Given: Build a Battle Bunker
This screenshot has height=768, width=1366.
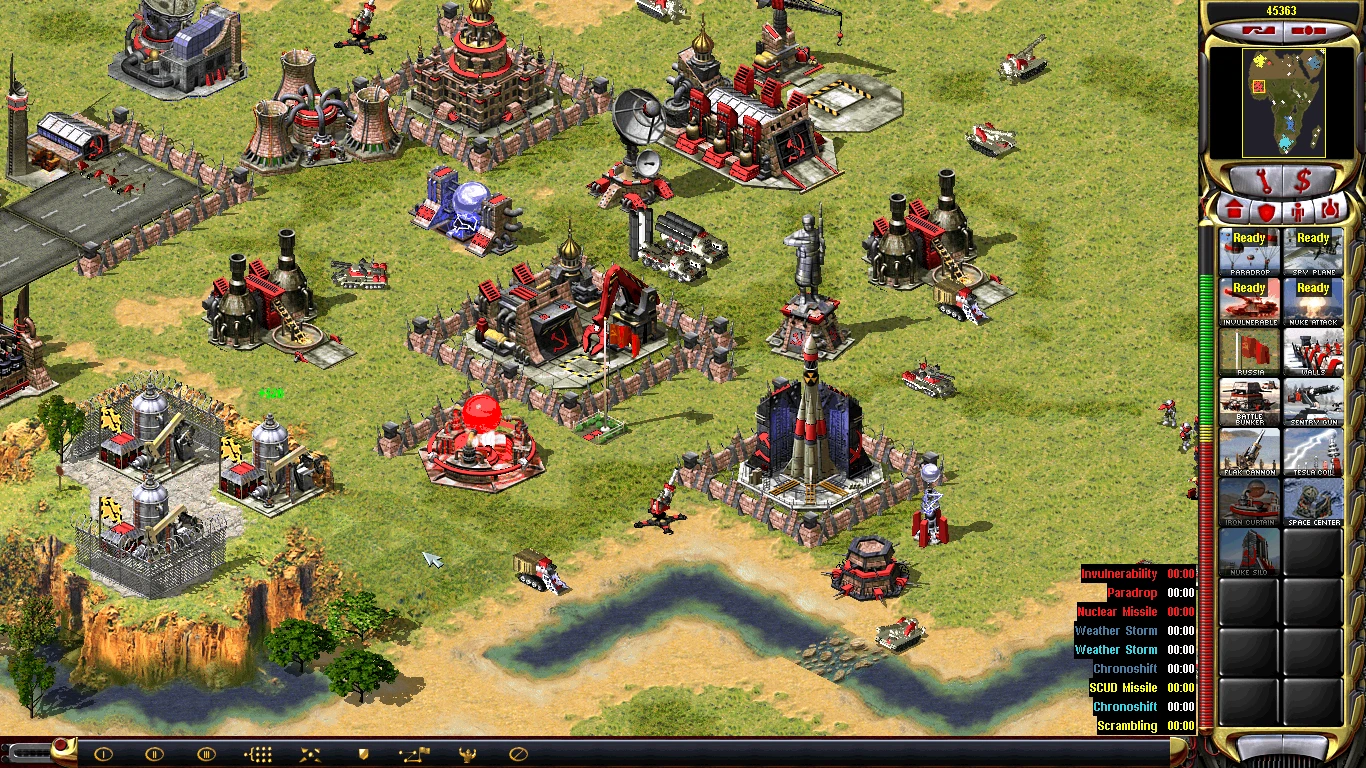Looking at the screenshot, I should 1249,402.
